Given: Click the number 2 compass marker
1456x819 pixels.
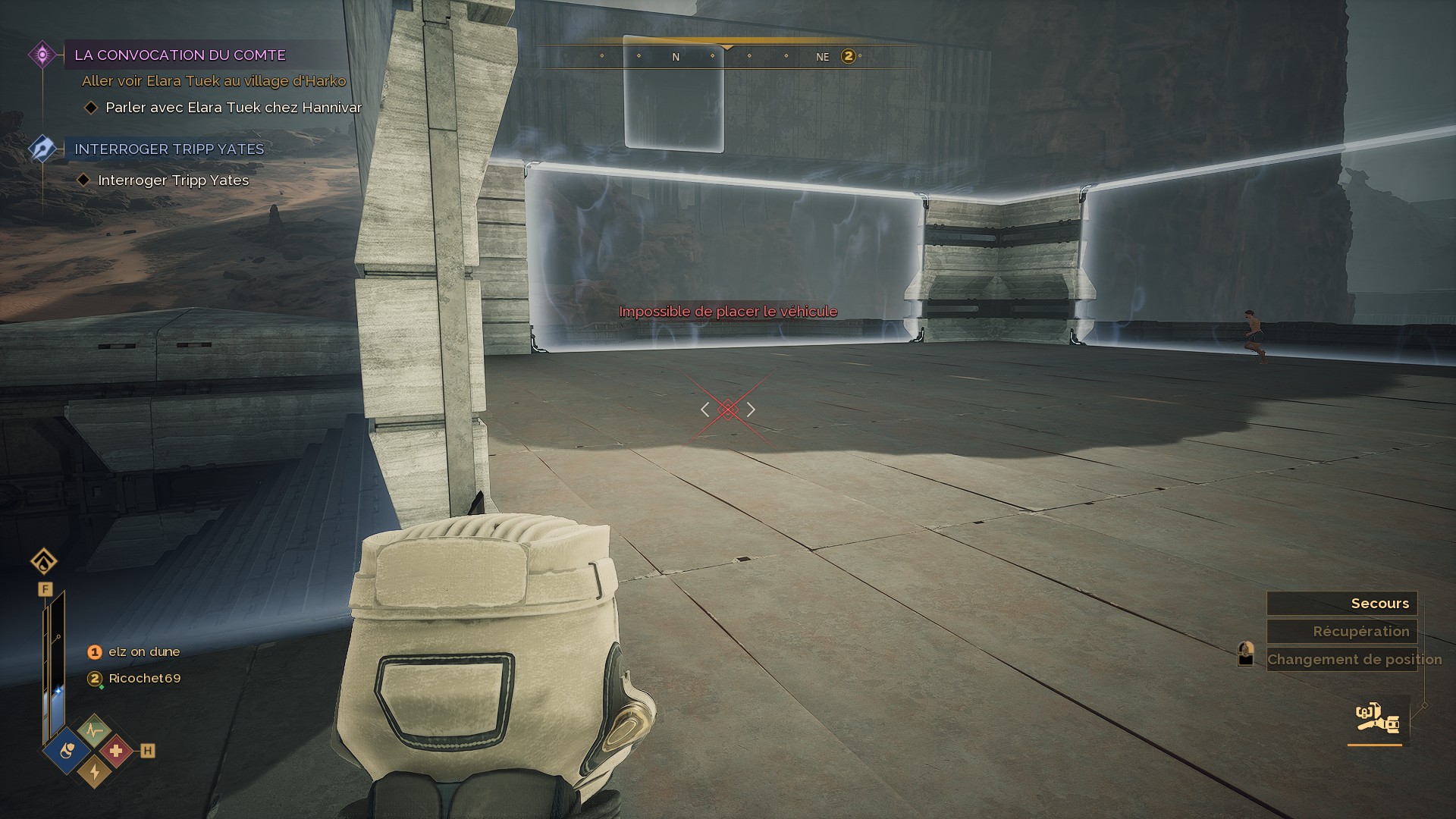Looking at the screenshot, I should 849,56.
